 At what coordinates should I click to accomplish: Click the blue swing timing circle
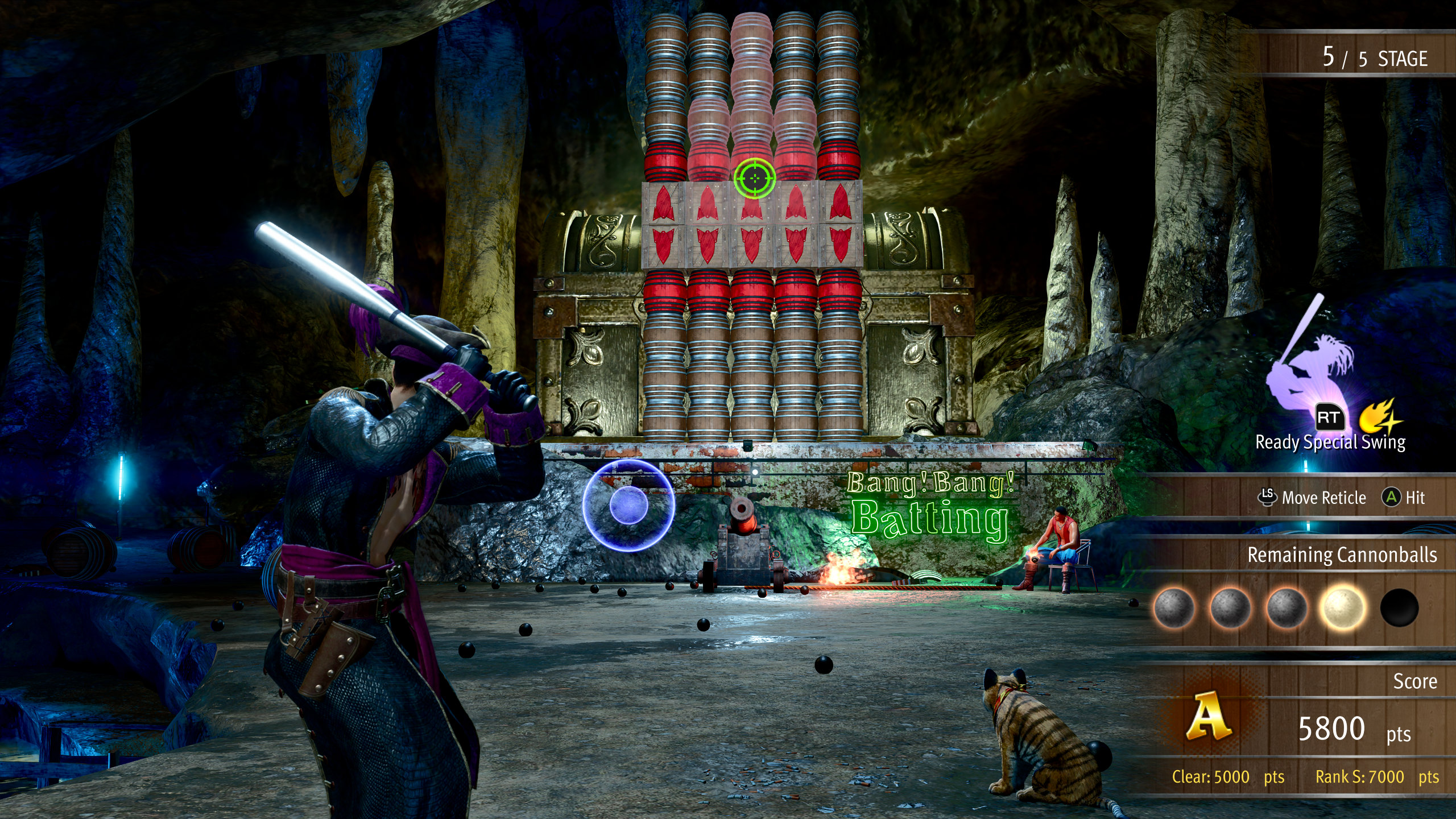tap(628, 505)
